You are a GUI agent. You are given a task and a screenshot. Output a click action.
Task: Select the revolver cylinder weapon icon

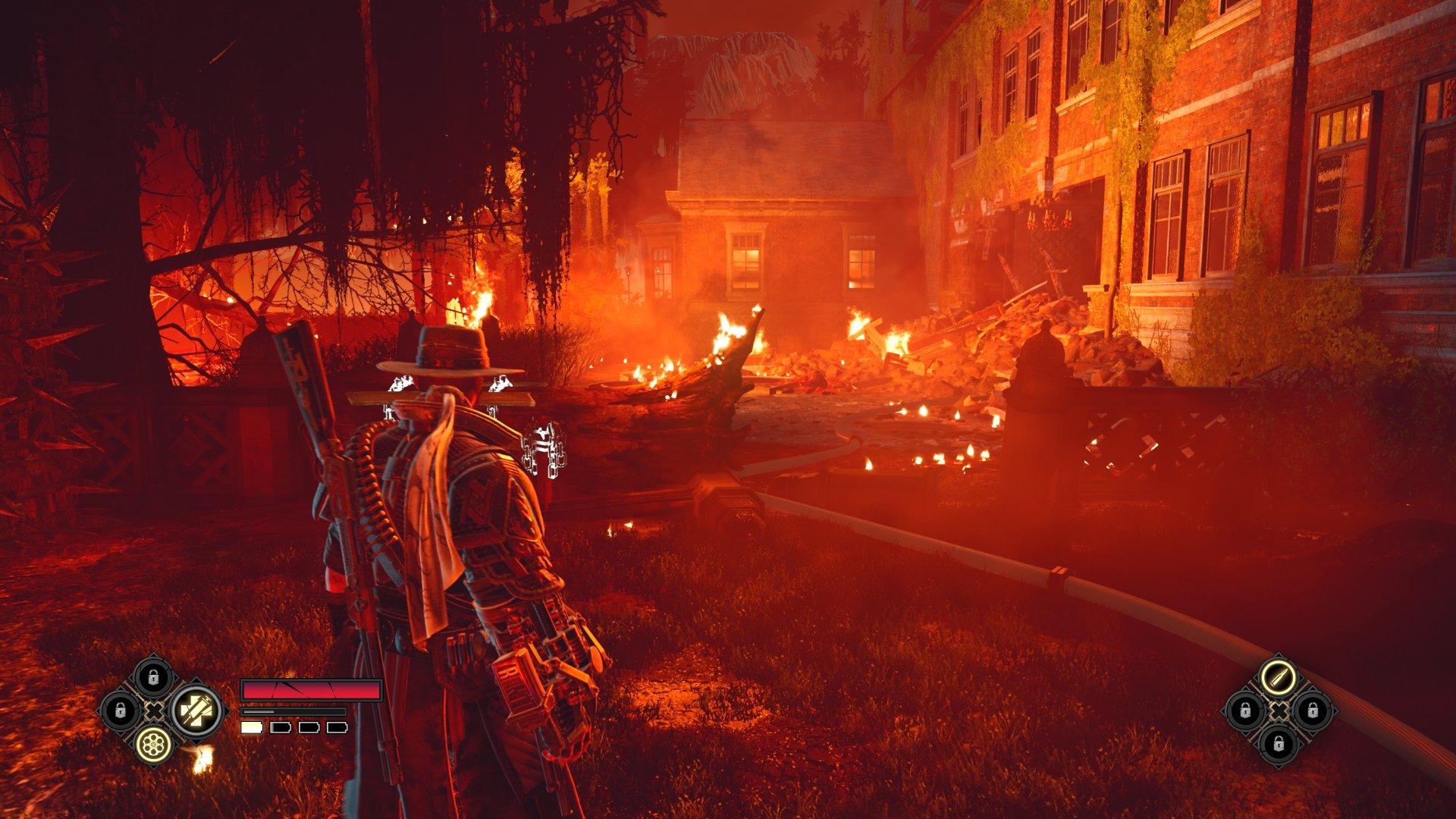pos(153,745)
